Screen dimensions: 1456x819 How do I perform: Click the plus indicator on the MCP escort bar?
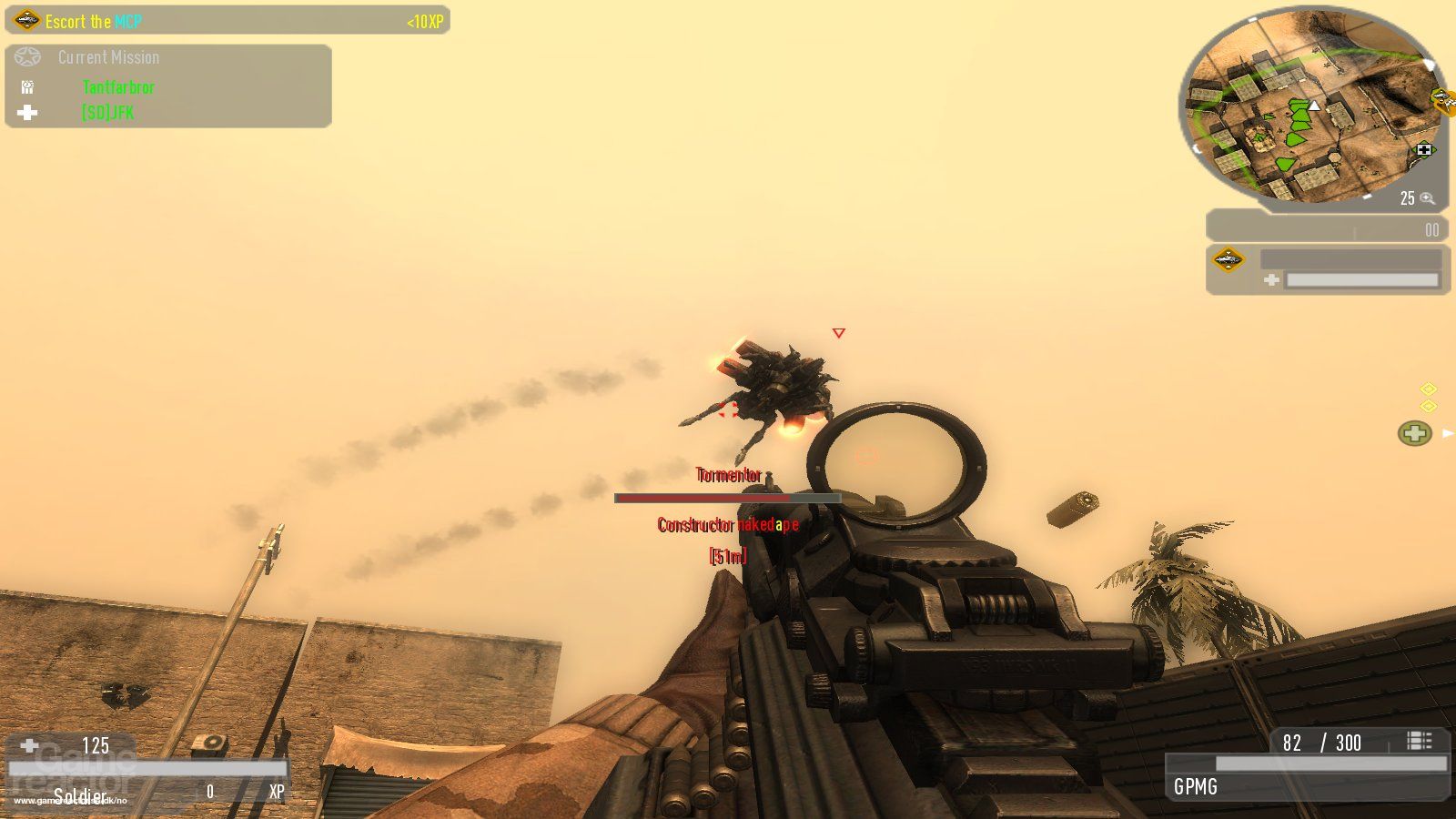click(x=1271, y=278)
